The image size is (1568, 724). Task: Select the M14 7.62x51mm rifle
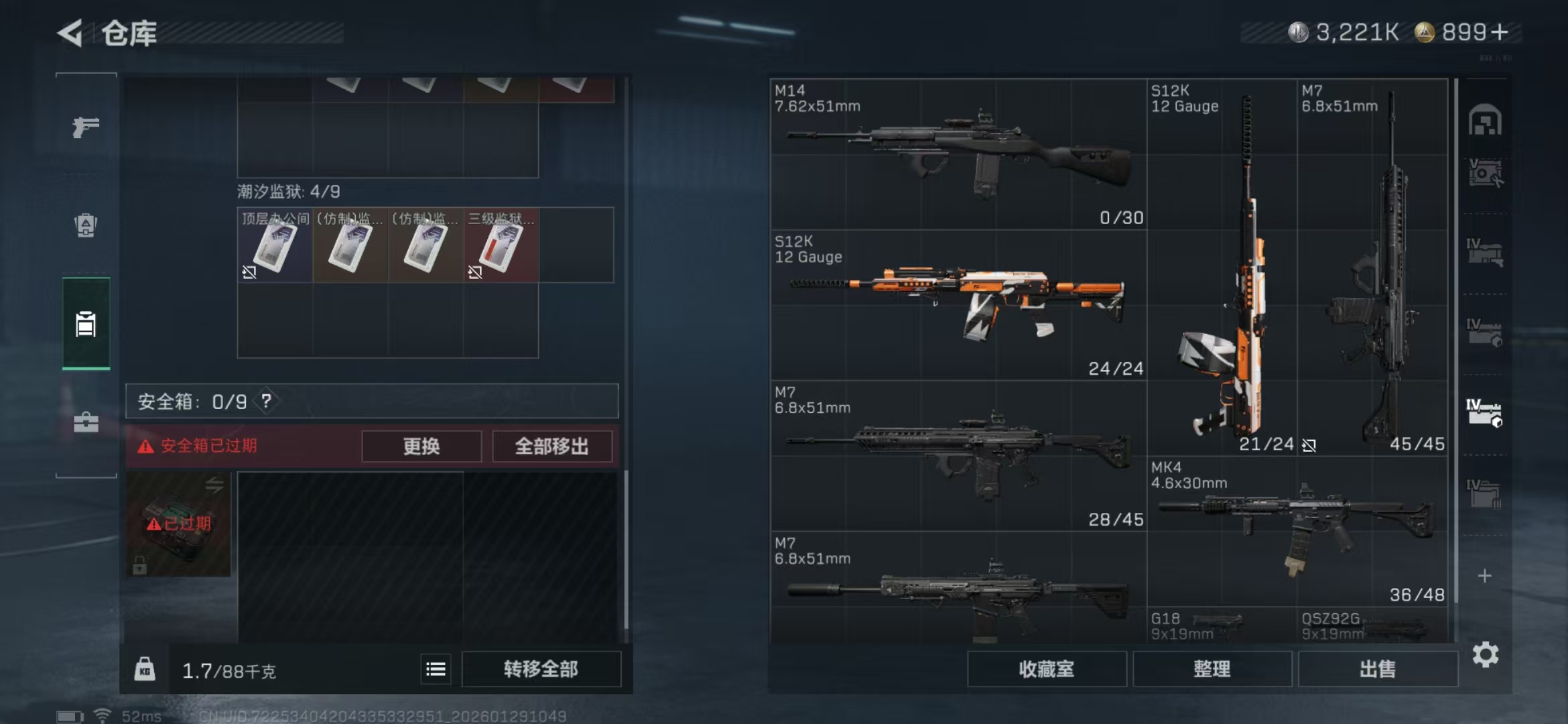coord(958,154)
